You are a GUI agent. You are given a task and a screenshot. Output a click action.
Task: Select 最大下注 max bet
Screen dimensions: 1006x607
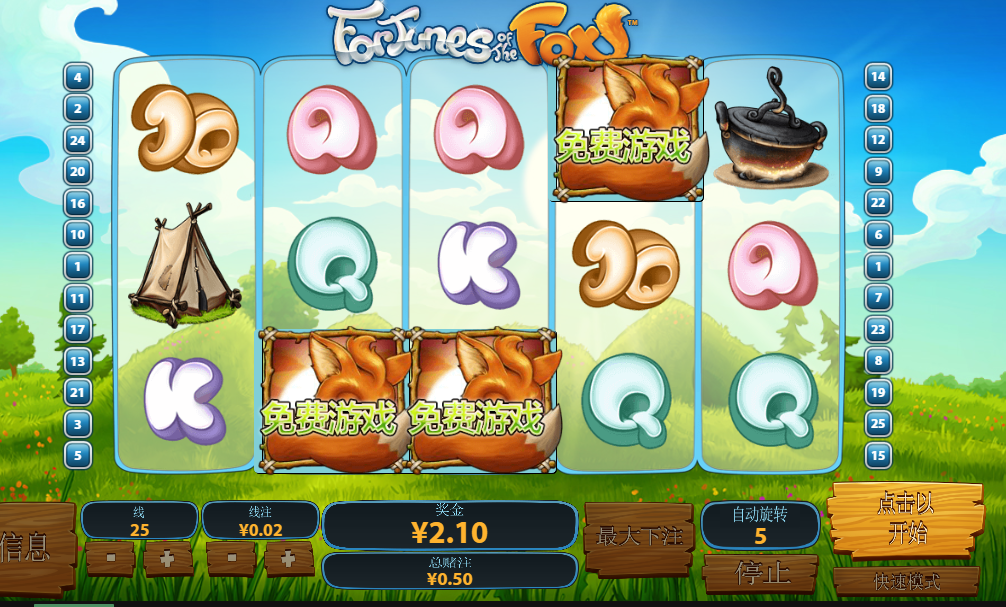coord(639,537)
